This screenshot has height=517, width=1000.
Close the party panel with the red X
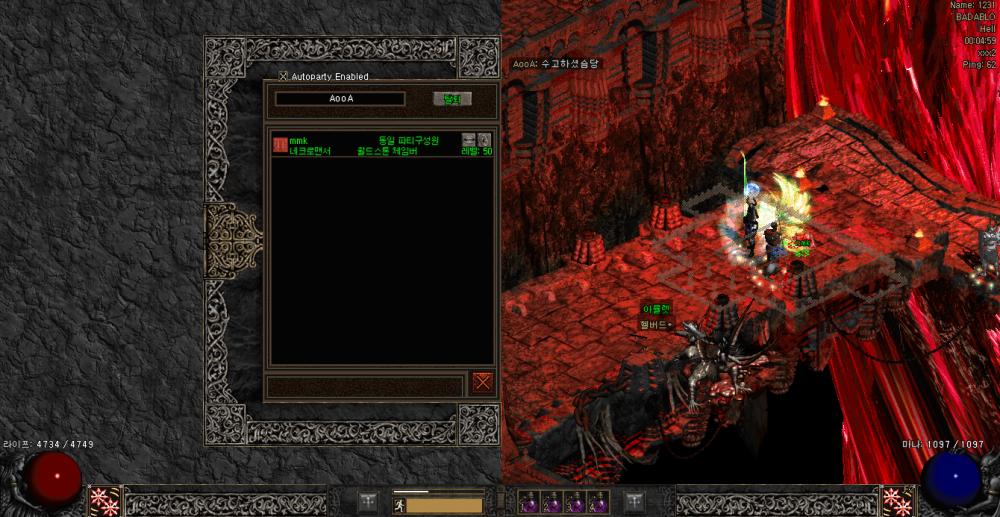(483, 382)
